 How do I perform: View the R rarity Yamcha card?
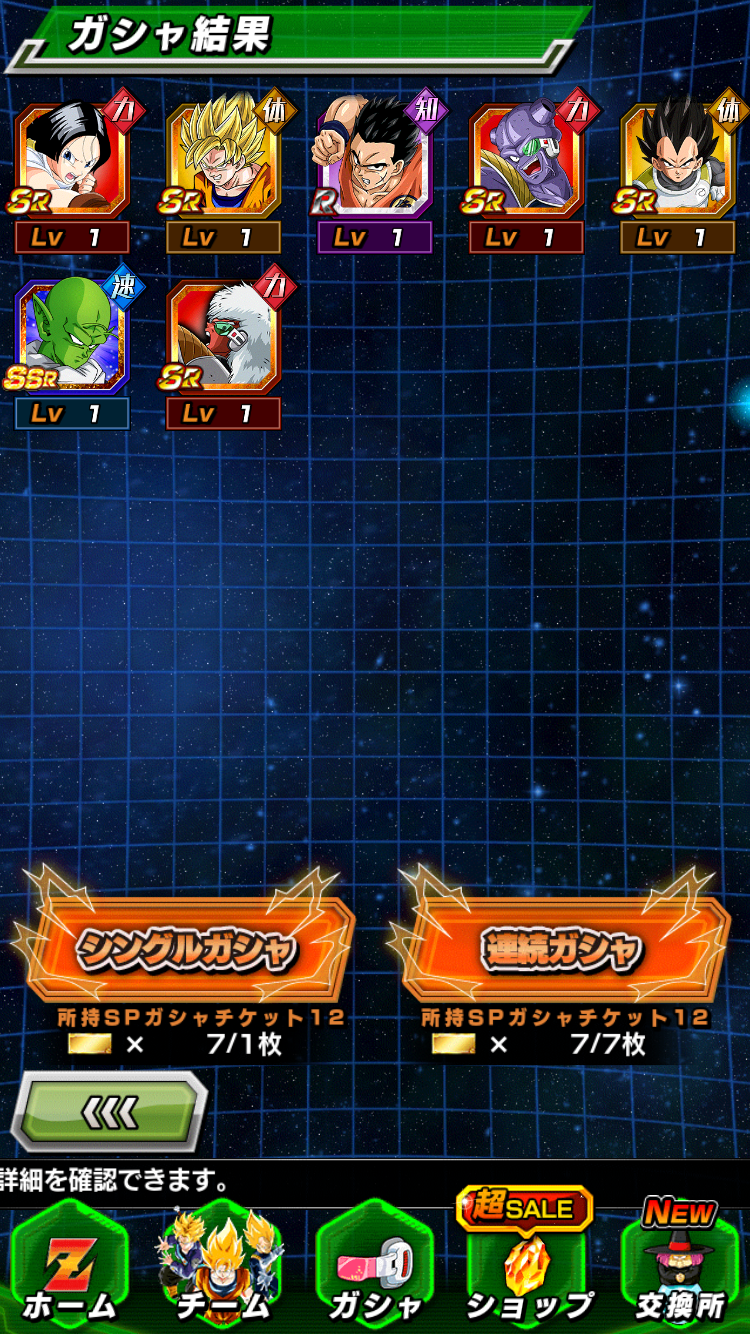coord(375,160)
